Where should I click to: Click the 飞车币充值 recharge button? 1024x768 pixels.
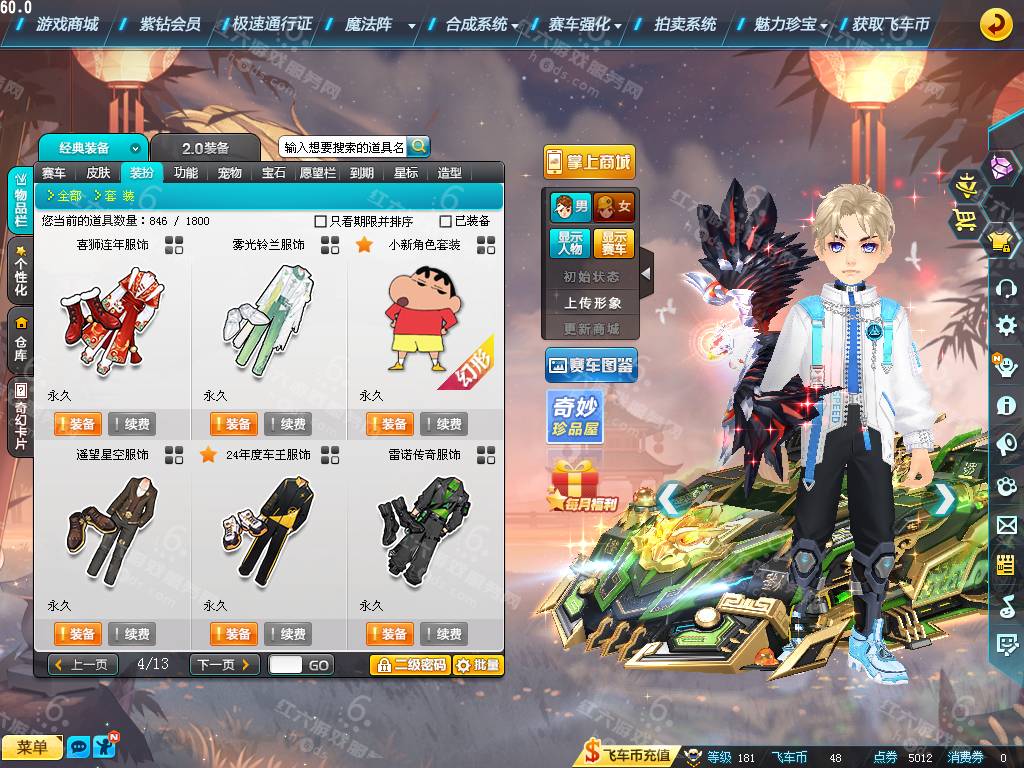pyautogui.click(x=628, y=756)
